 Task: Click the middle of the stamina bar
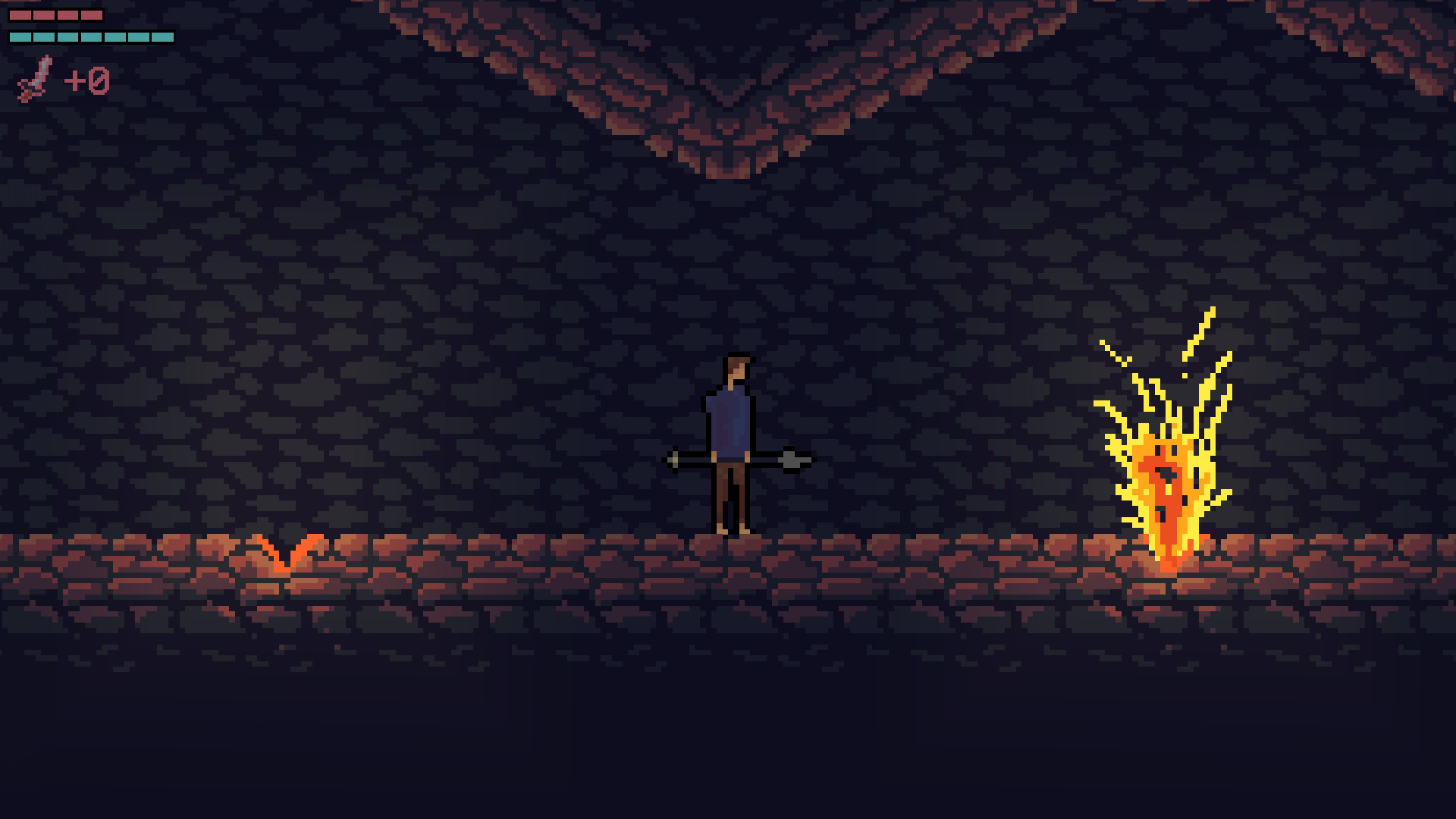tap(91, 35)
